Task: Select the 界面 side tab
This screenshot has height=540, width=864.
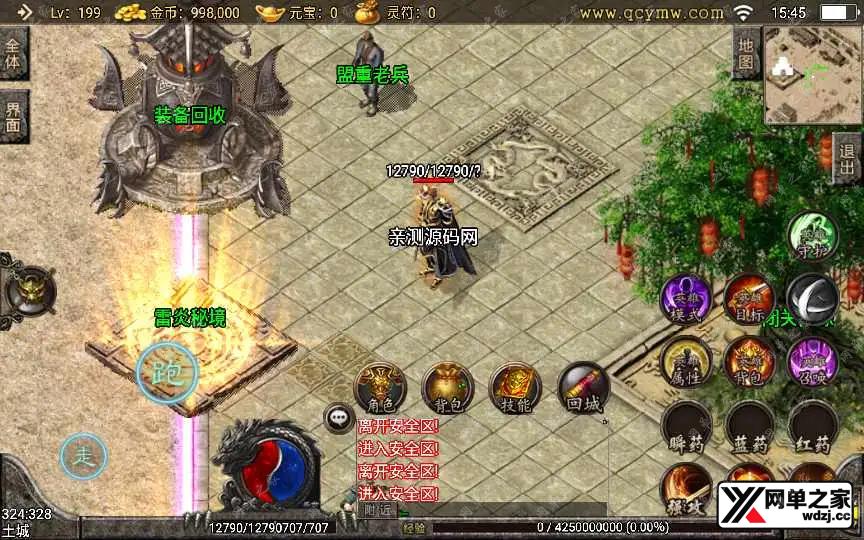Action: click(14, 116)
